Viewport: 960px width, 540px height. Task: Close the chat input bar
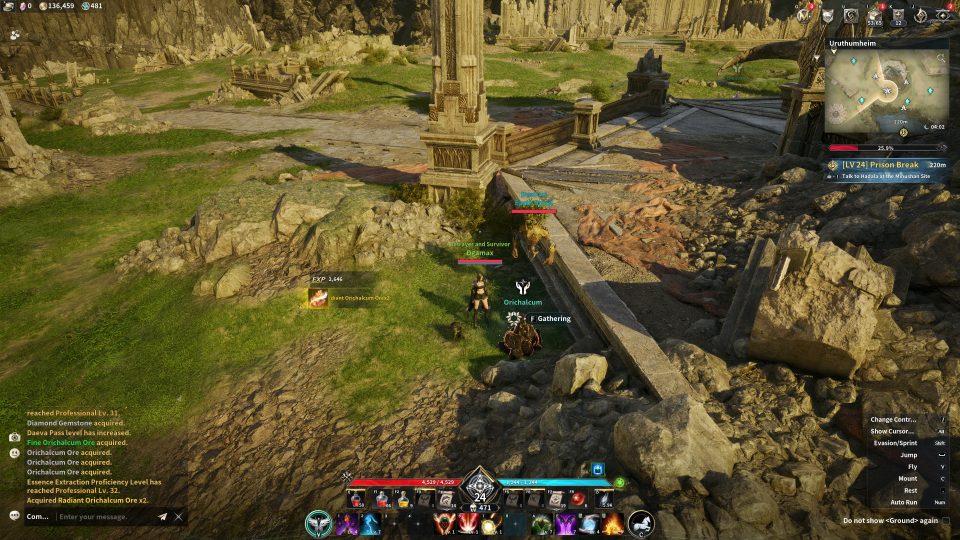[179, 516]
